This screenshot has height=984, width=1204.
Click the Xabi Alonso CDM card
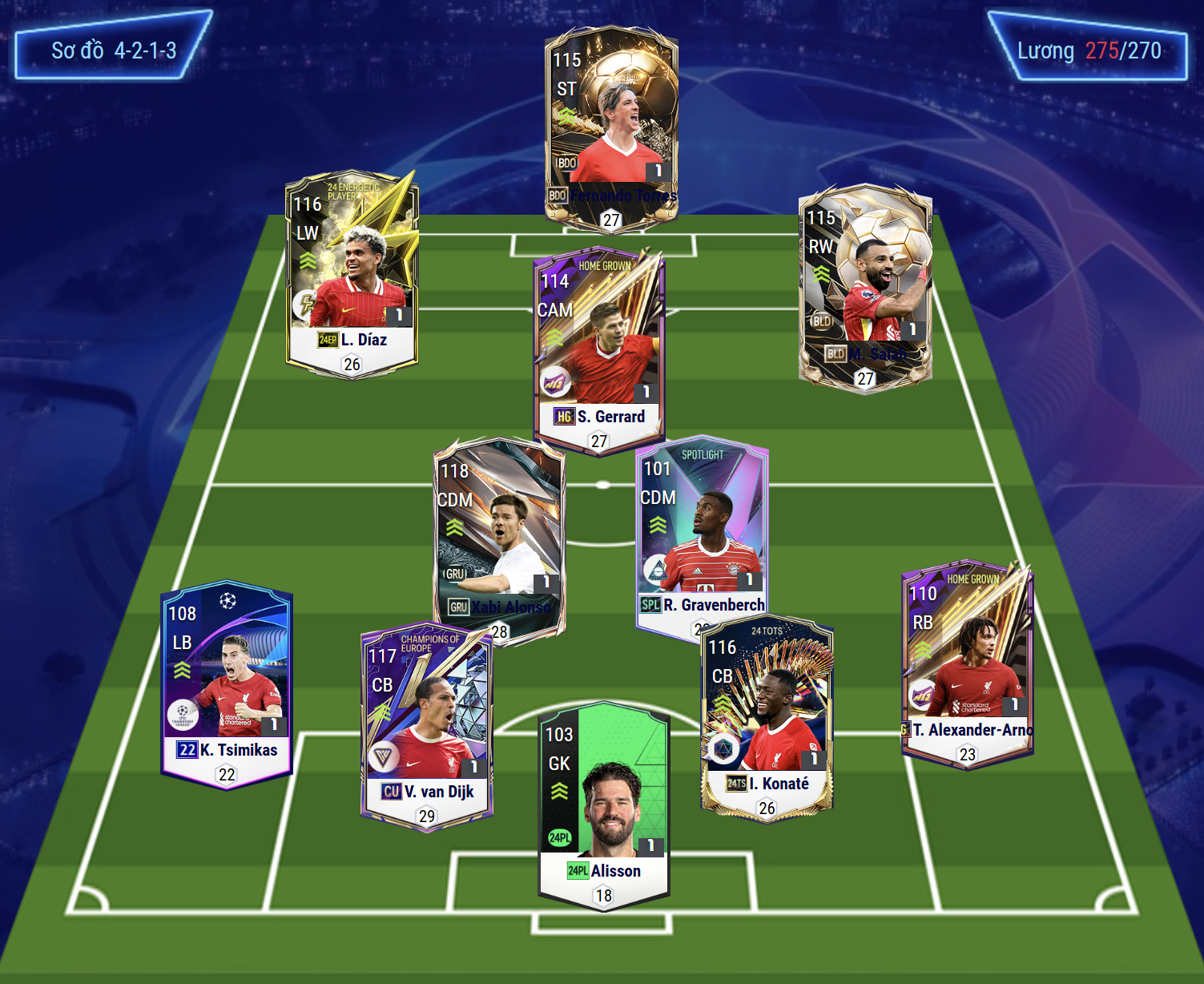(x=498, y=533)
